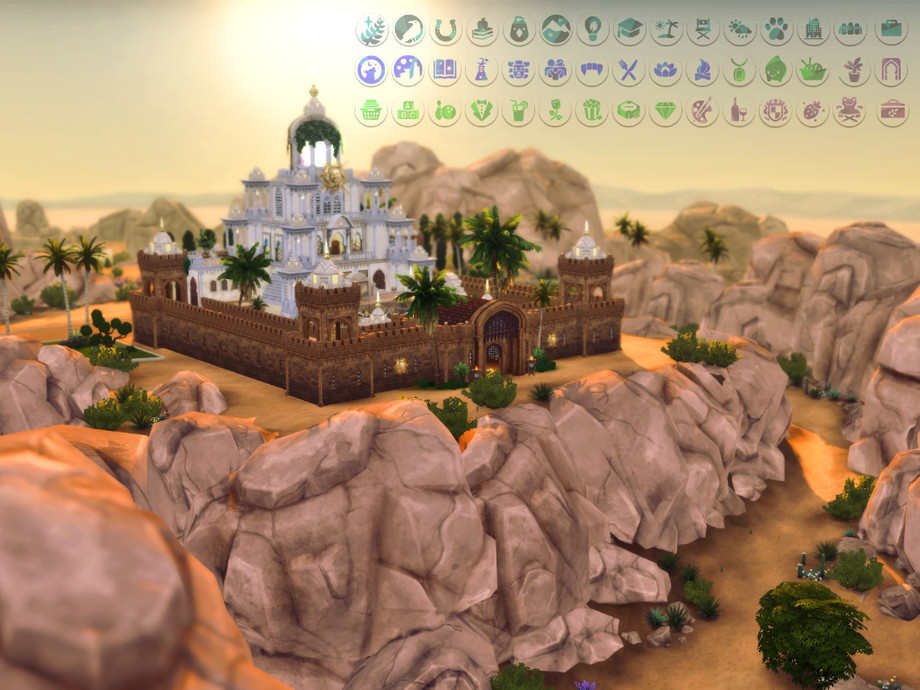Select the graduation cap pack icon
The image size is (920, 690).
click(629, 29)
